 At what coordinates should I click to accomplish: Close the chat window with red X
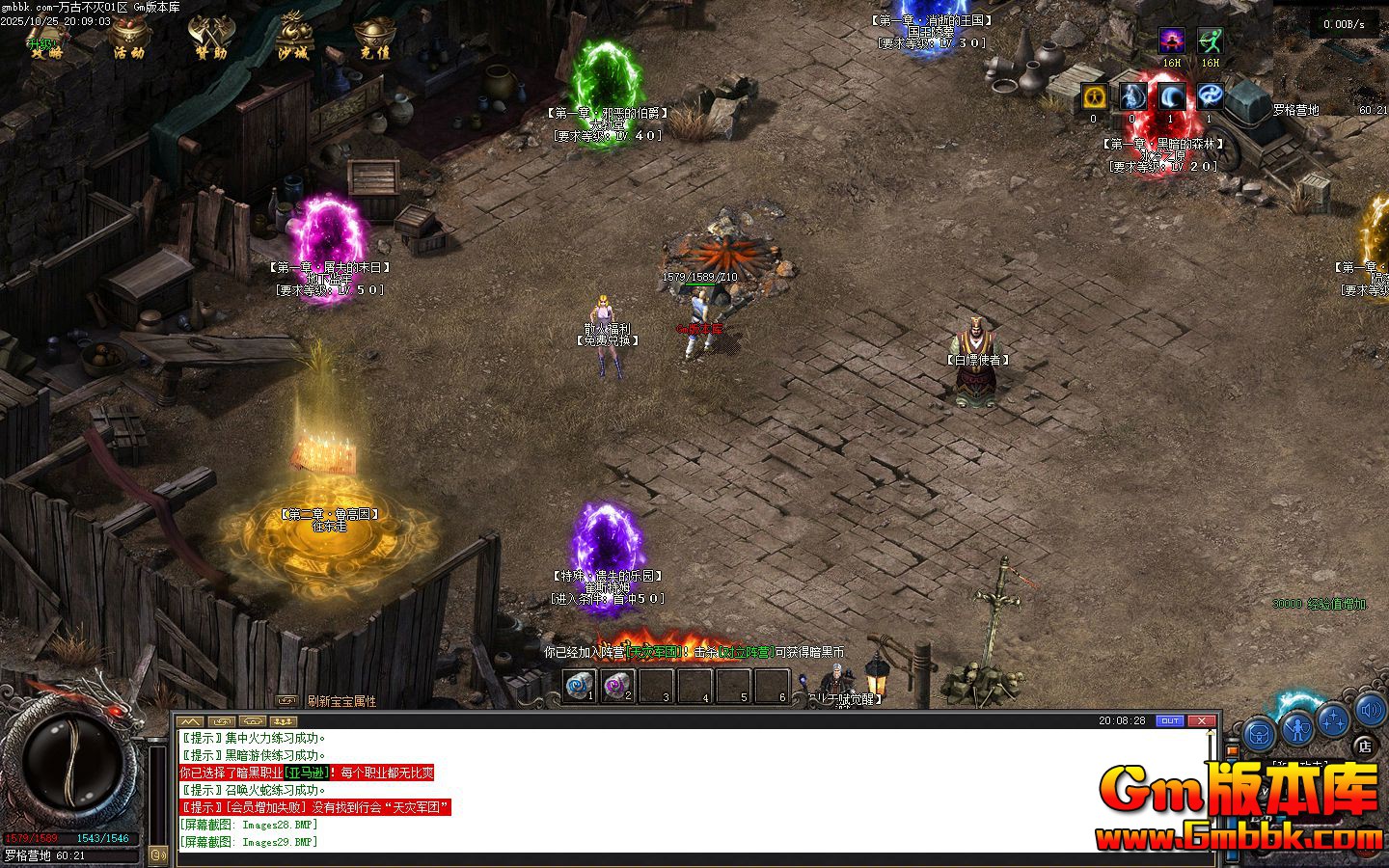pos(1202,720)
